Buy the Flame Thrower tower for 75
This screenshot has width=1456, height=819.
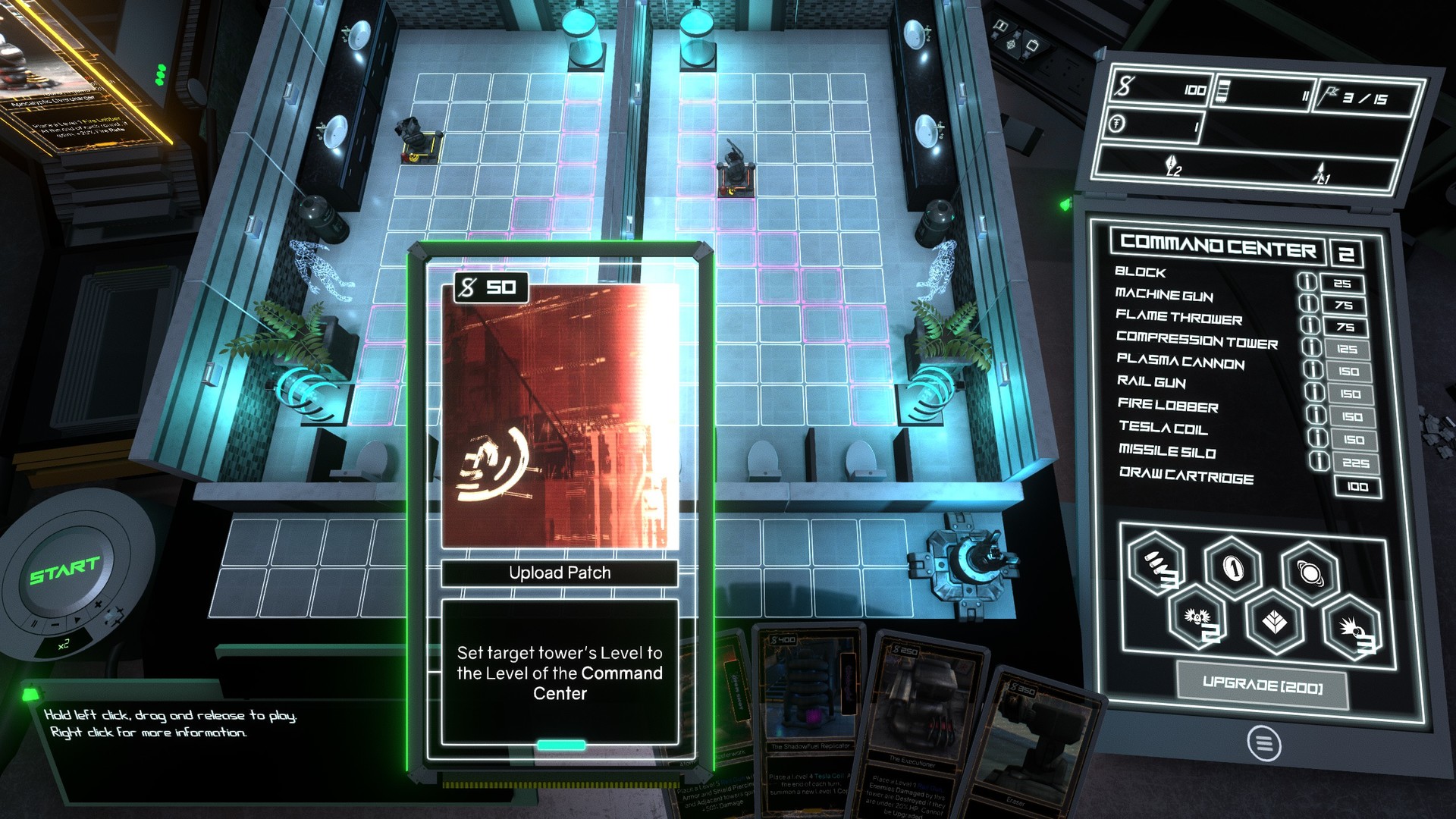[x=1345, y=328]
